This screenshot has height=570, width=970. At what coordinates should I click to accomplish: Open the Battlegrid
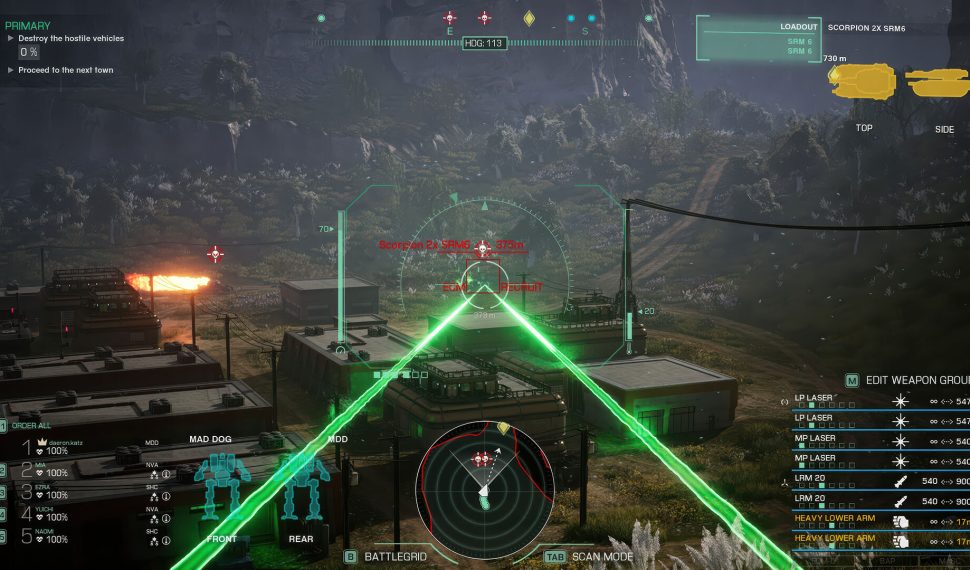point(392,555)
